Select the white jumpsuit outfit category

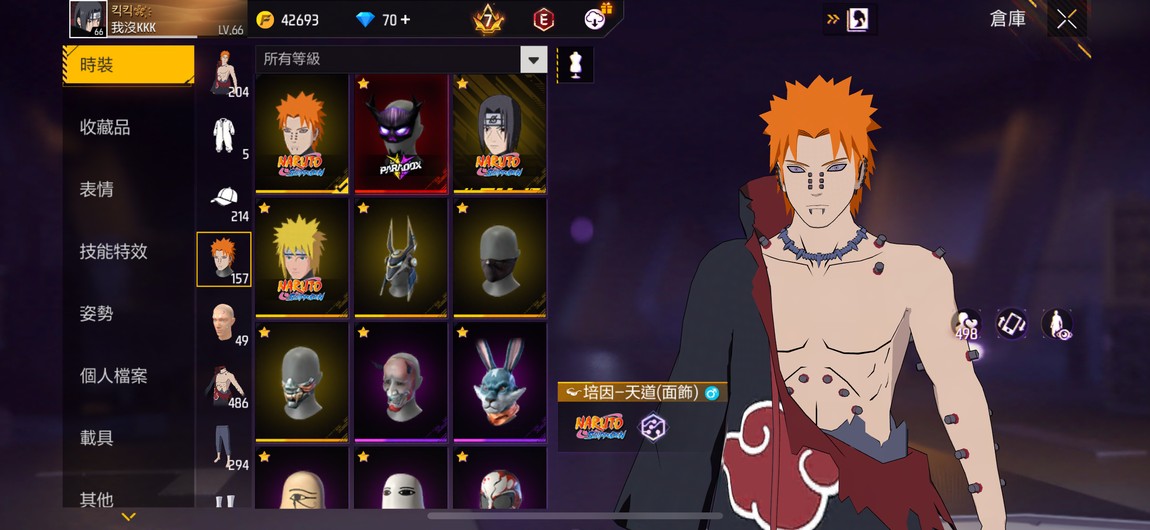(224, 135)
